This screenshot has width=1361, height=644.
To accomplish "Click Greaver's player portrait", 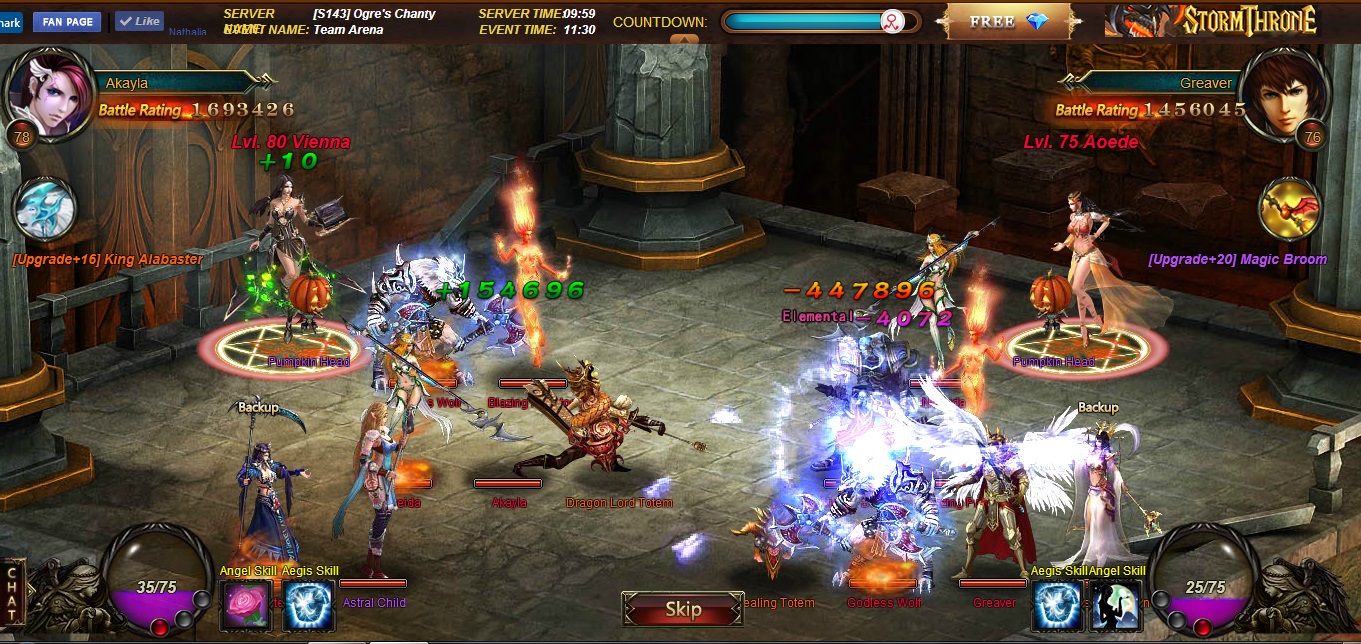I will [1291, 92].
